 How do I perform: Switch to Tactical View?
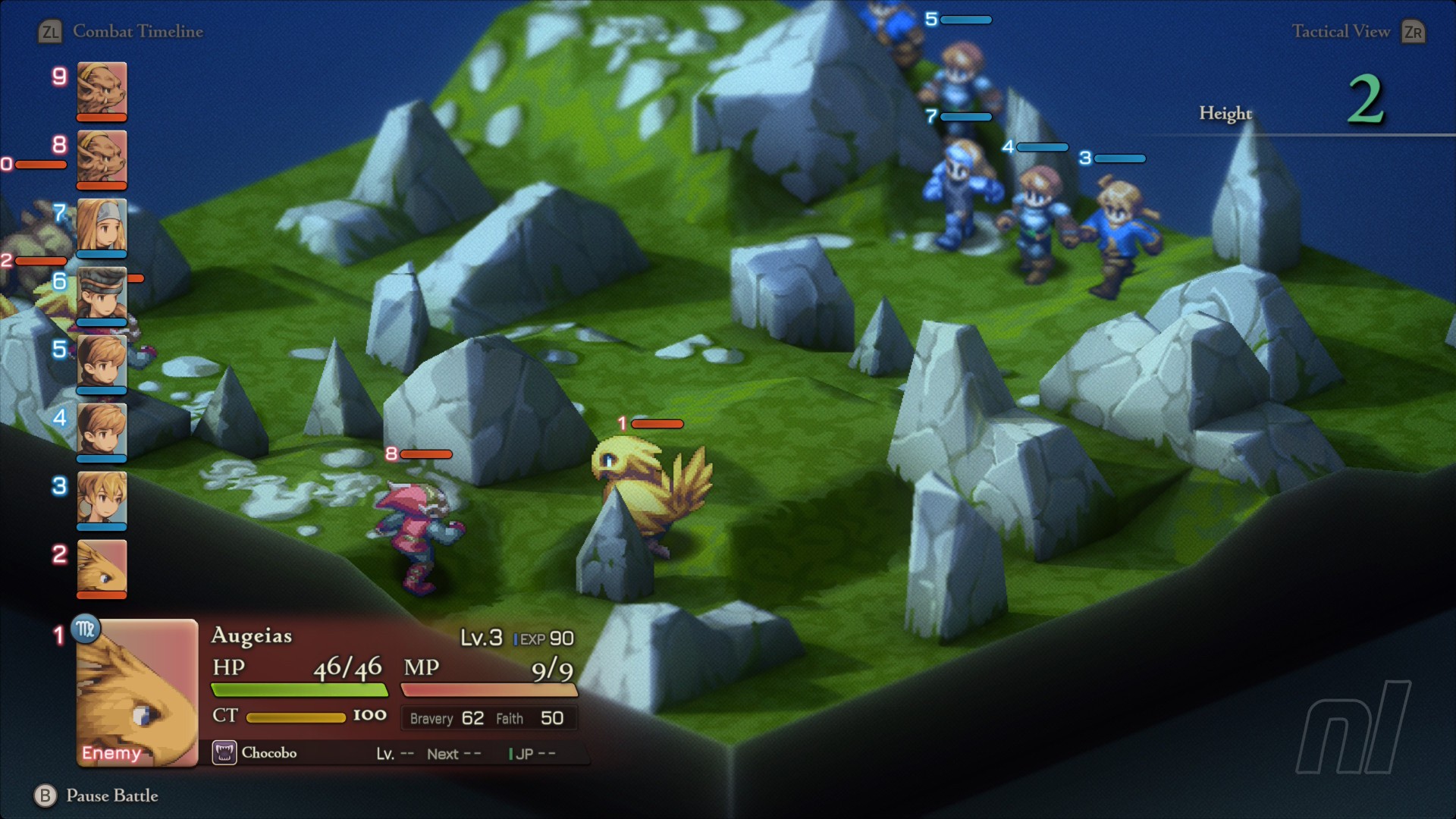point(1341,32)
